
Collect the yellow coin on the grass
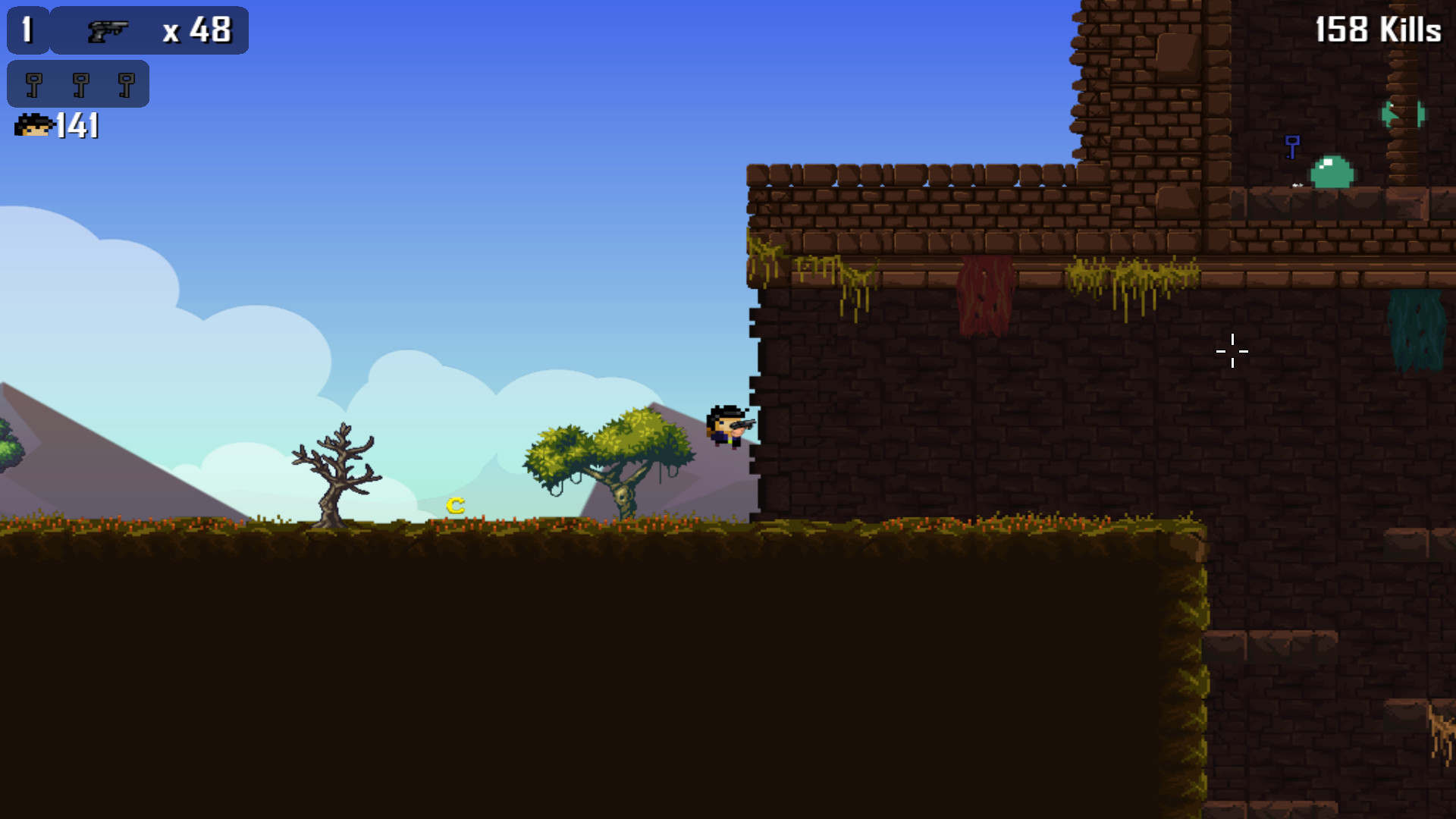[456, 504]
